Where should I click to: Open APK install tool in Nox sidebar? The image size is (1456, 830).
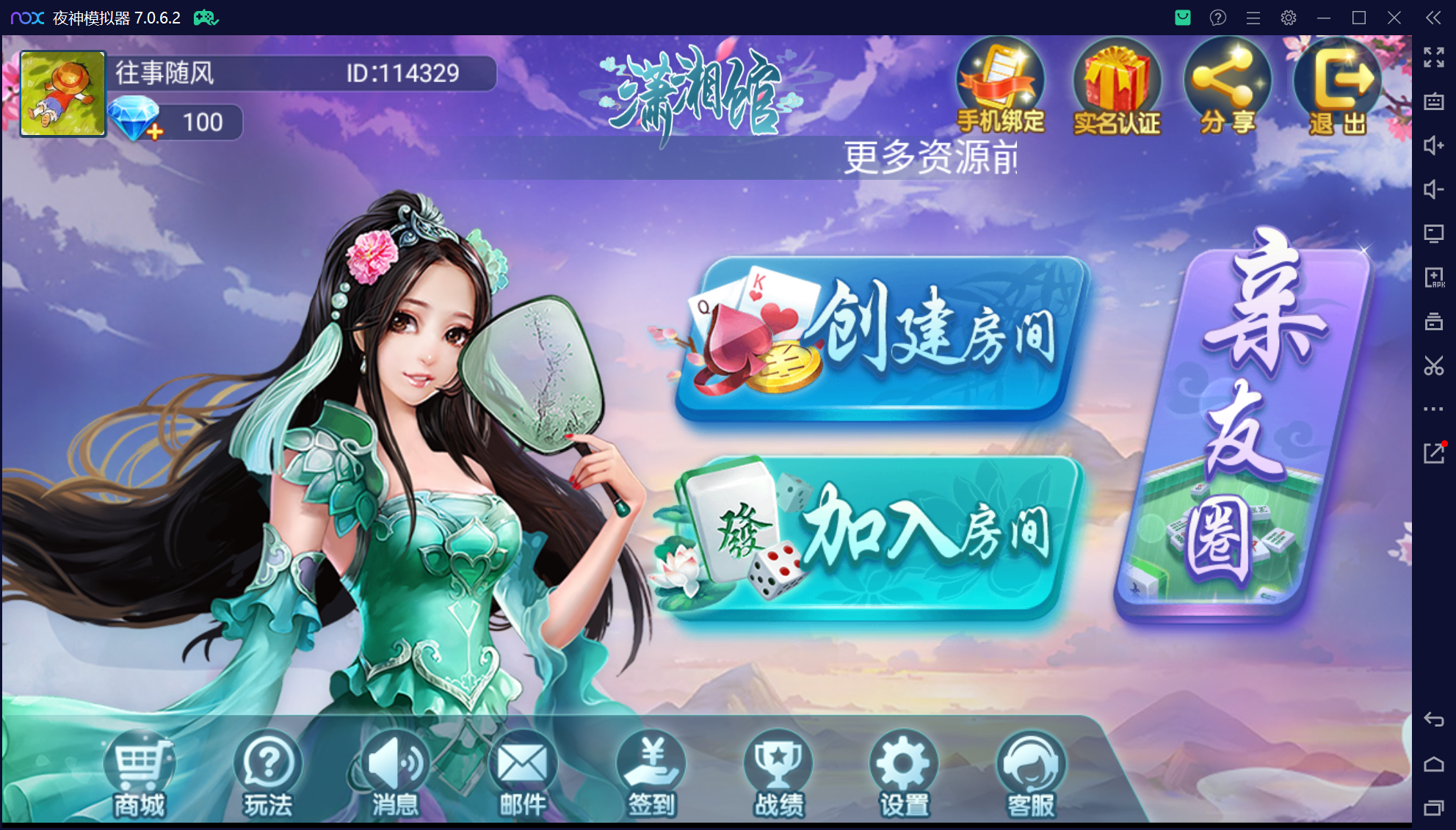(x=1435, y=277)
